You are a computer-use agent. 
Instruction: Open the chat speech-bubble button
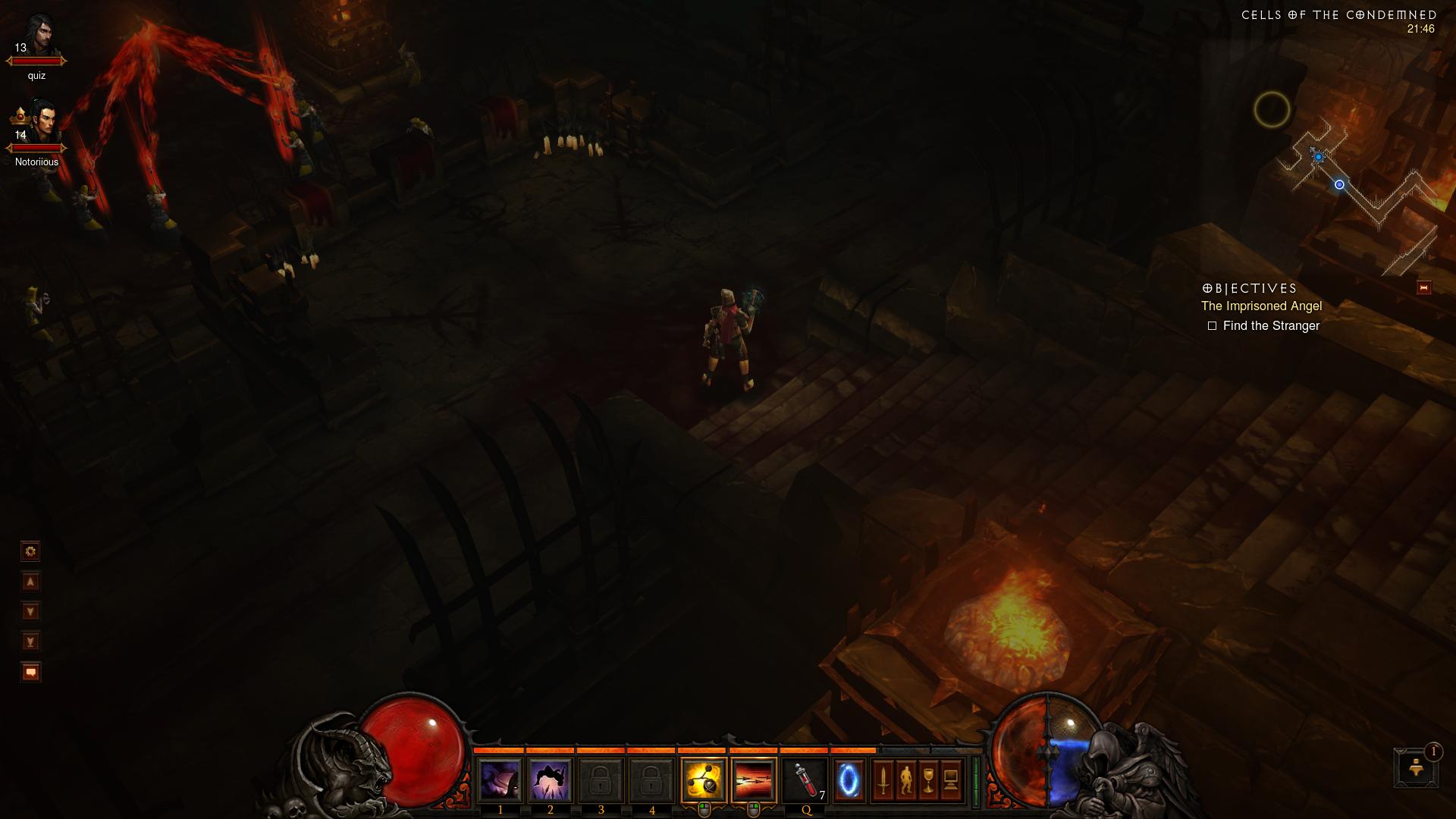(30, 673)
